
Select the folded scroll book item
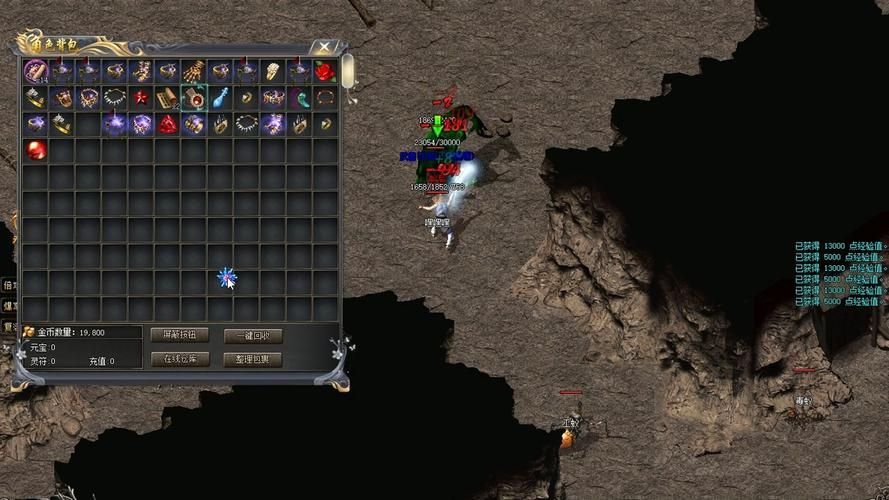(x=167, y=98)
